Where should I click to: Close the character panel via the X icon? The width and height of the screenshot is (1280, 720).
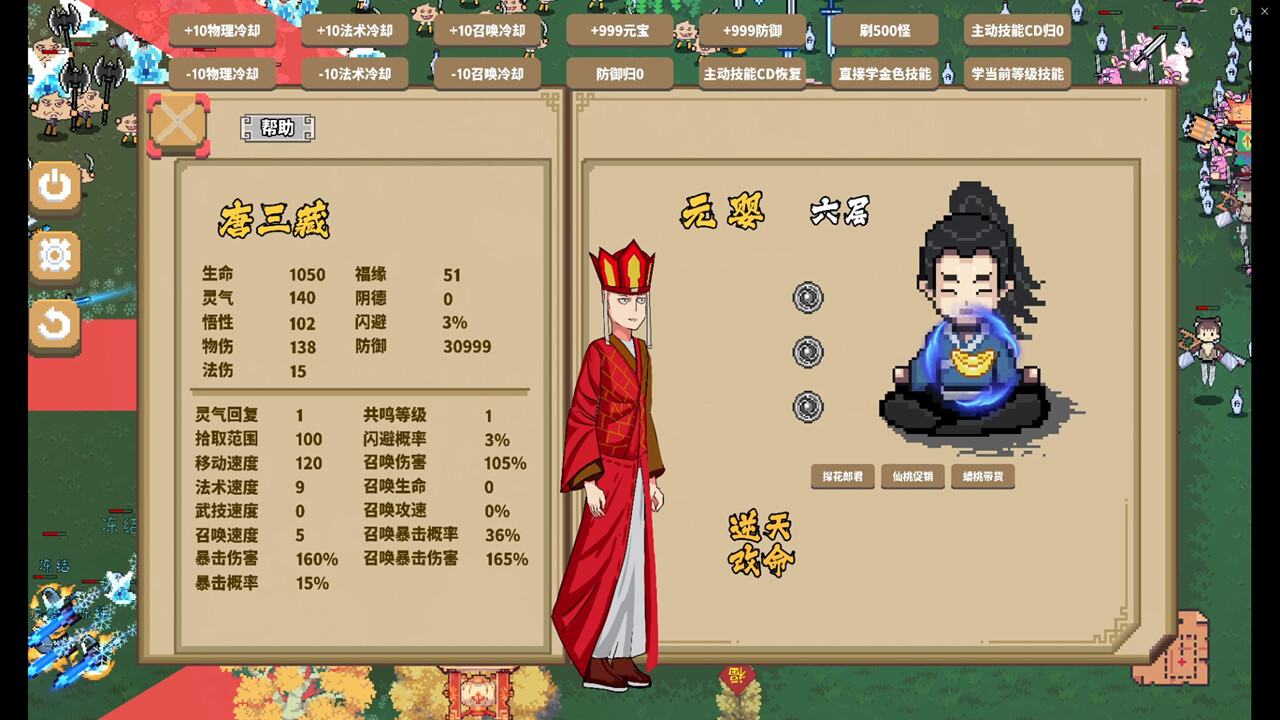point(177,125)
